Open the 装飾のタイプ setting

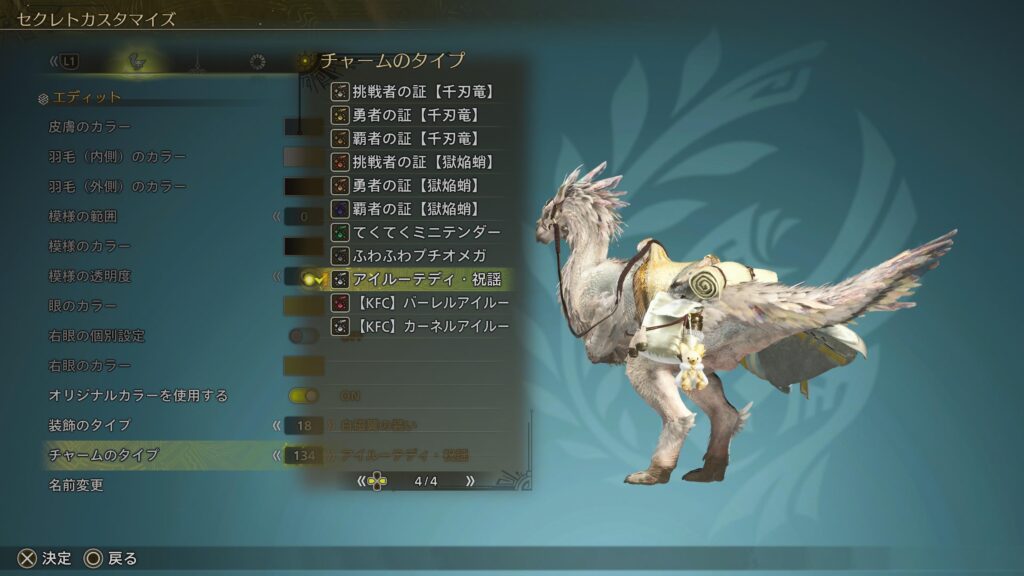(x=90, y=425)
